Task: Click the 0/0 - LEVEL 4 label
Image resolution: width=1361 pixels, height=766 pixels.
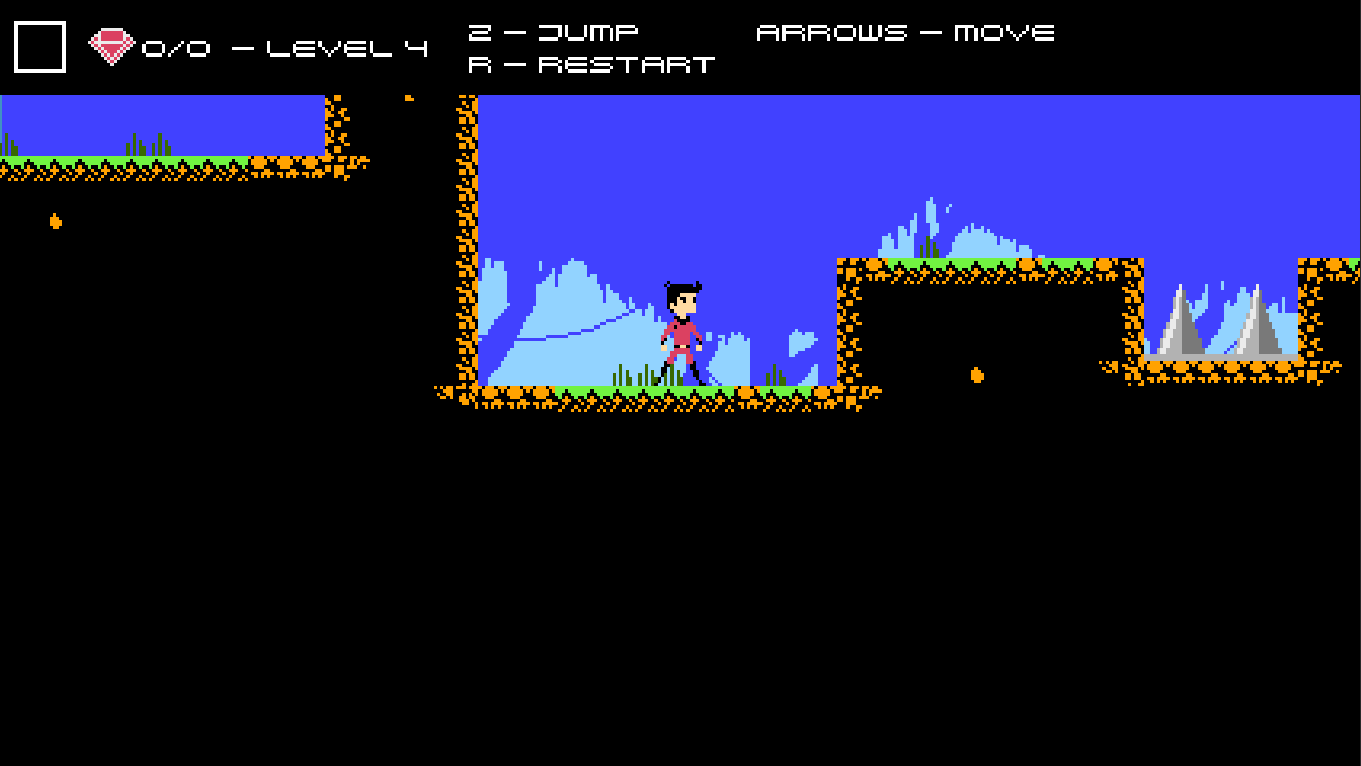Action: 283,46
